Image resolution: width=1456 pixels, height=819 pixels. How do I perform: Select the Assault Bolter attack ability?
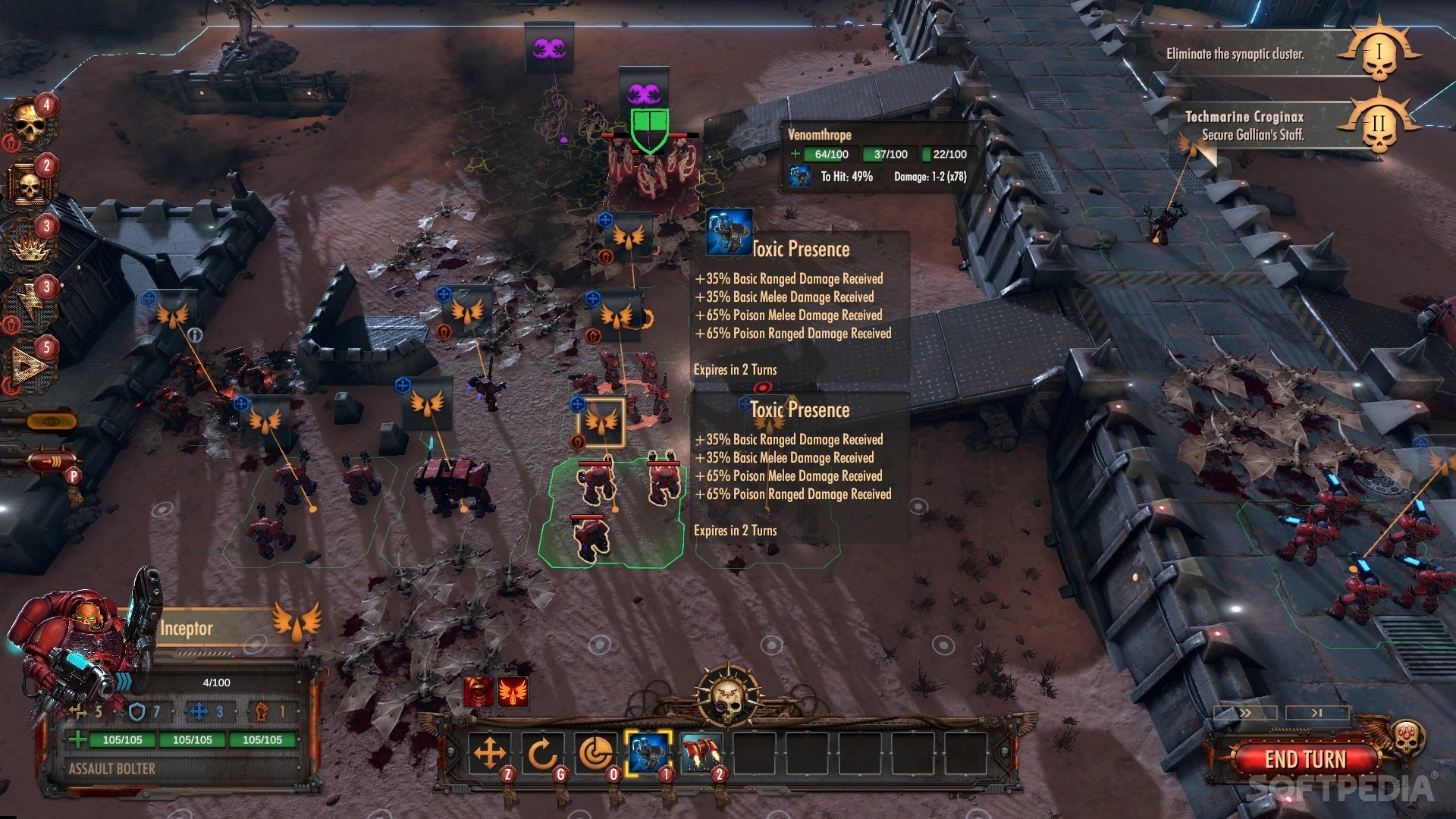(648, 753)
